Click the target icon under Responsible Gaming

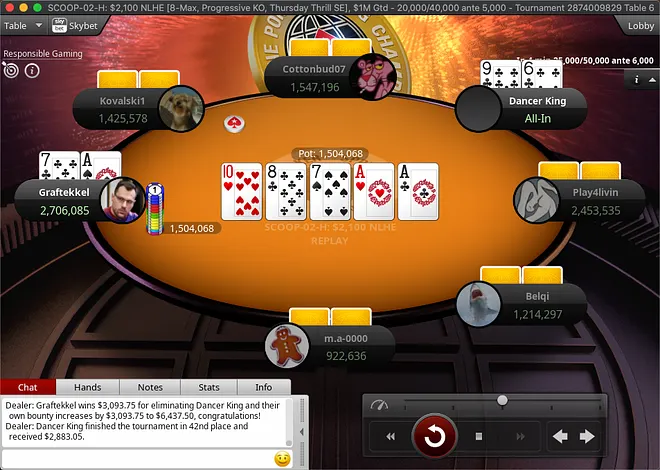coord(11,71)
